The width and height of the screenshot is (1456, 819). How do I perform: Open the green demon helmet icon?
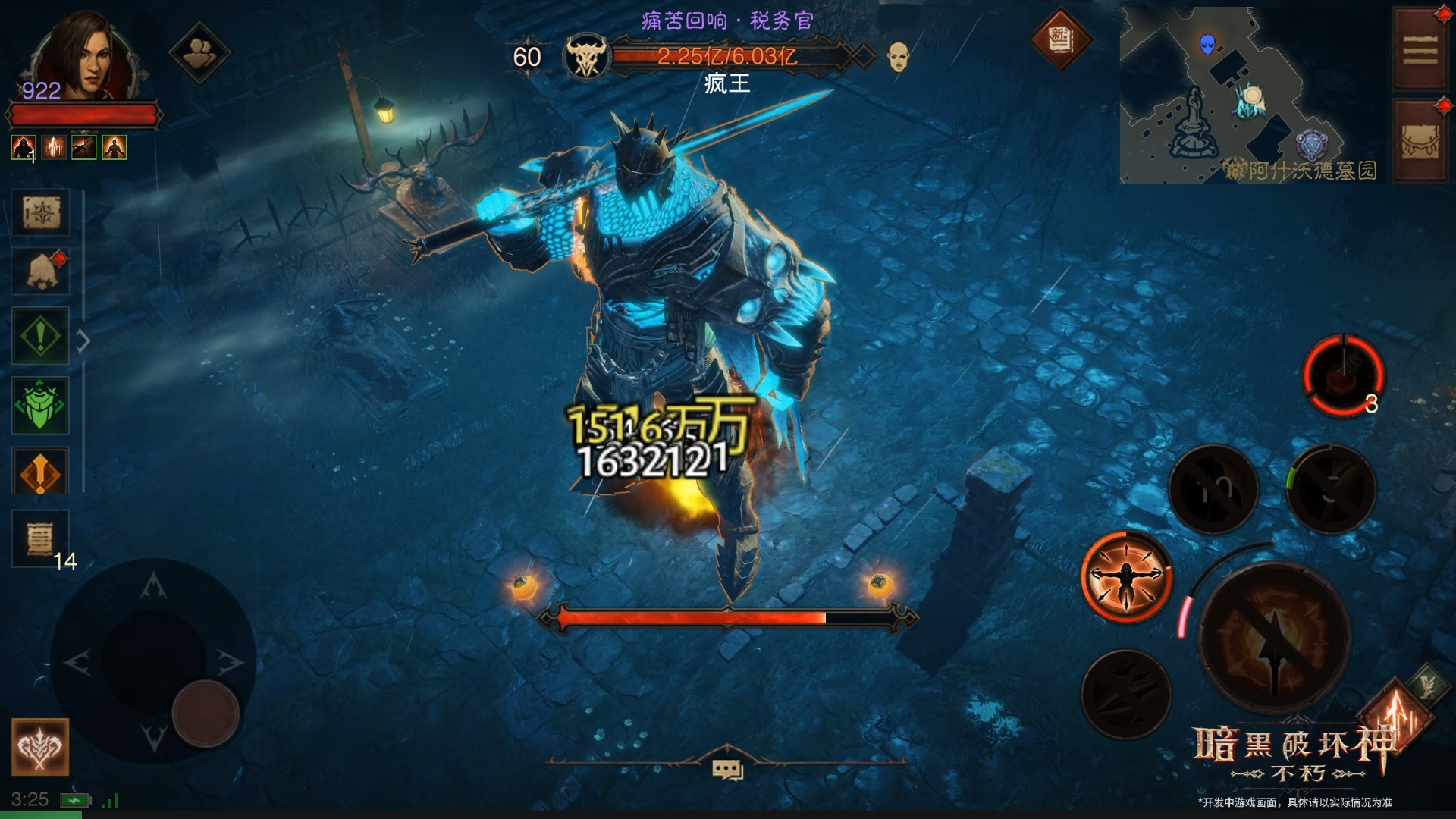click(x=40, y=406)
